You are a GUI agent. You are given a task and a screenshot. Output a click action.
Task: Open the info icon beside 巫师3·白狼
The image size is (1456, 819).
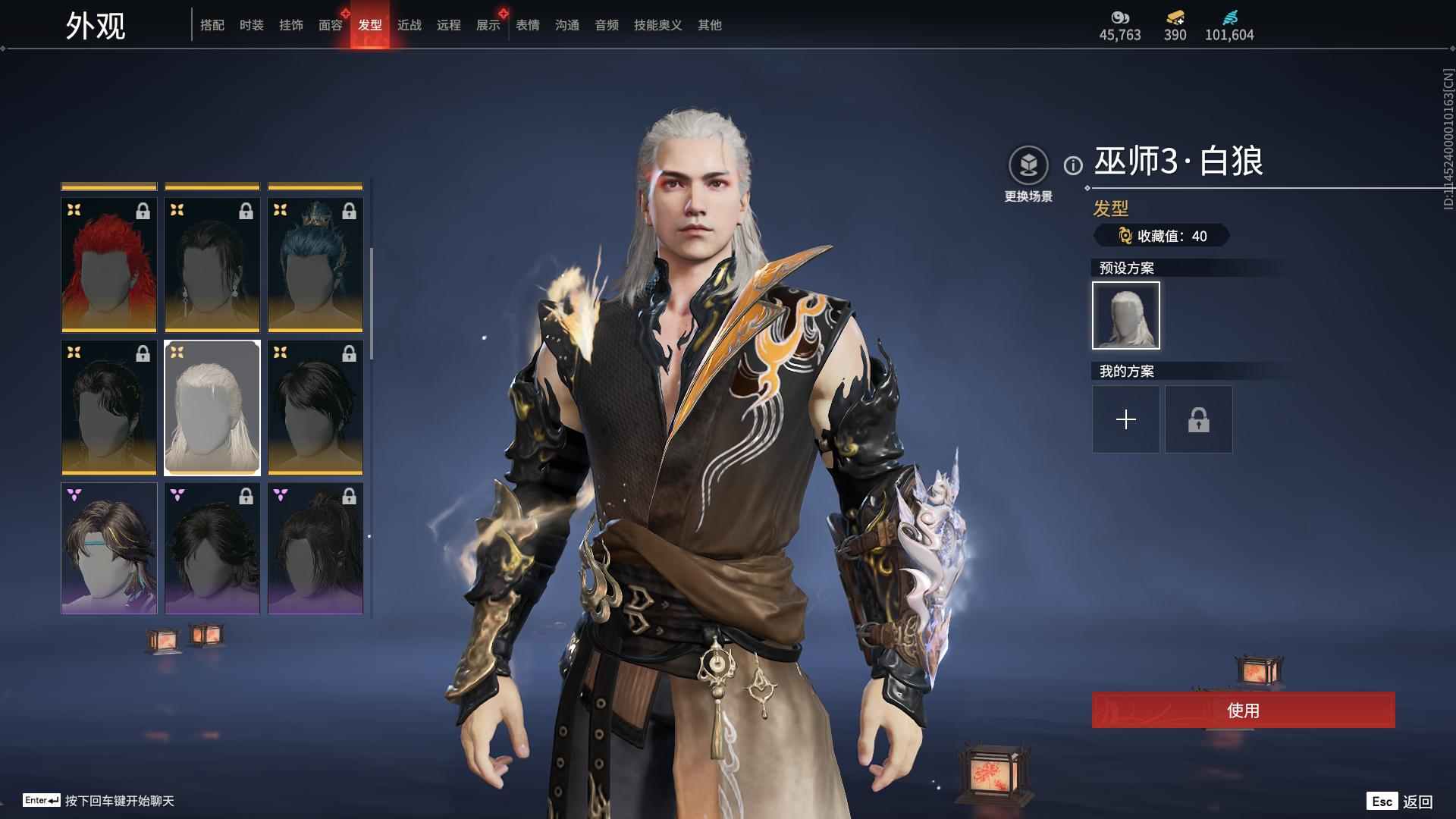click(1073, 165)
